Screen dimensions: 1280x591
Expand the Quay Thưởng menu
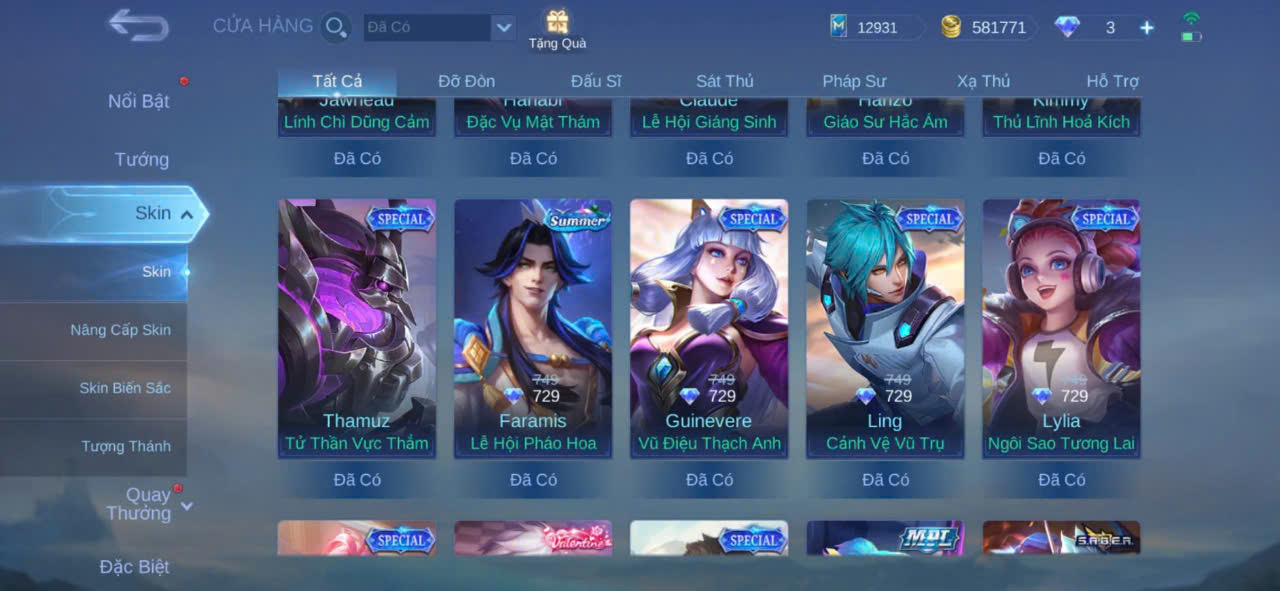click(146, 504)
